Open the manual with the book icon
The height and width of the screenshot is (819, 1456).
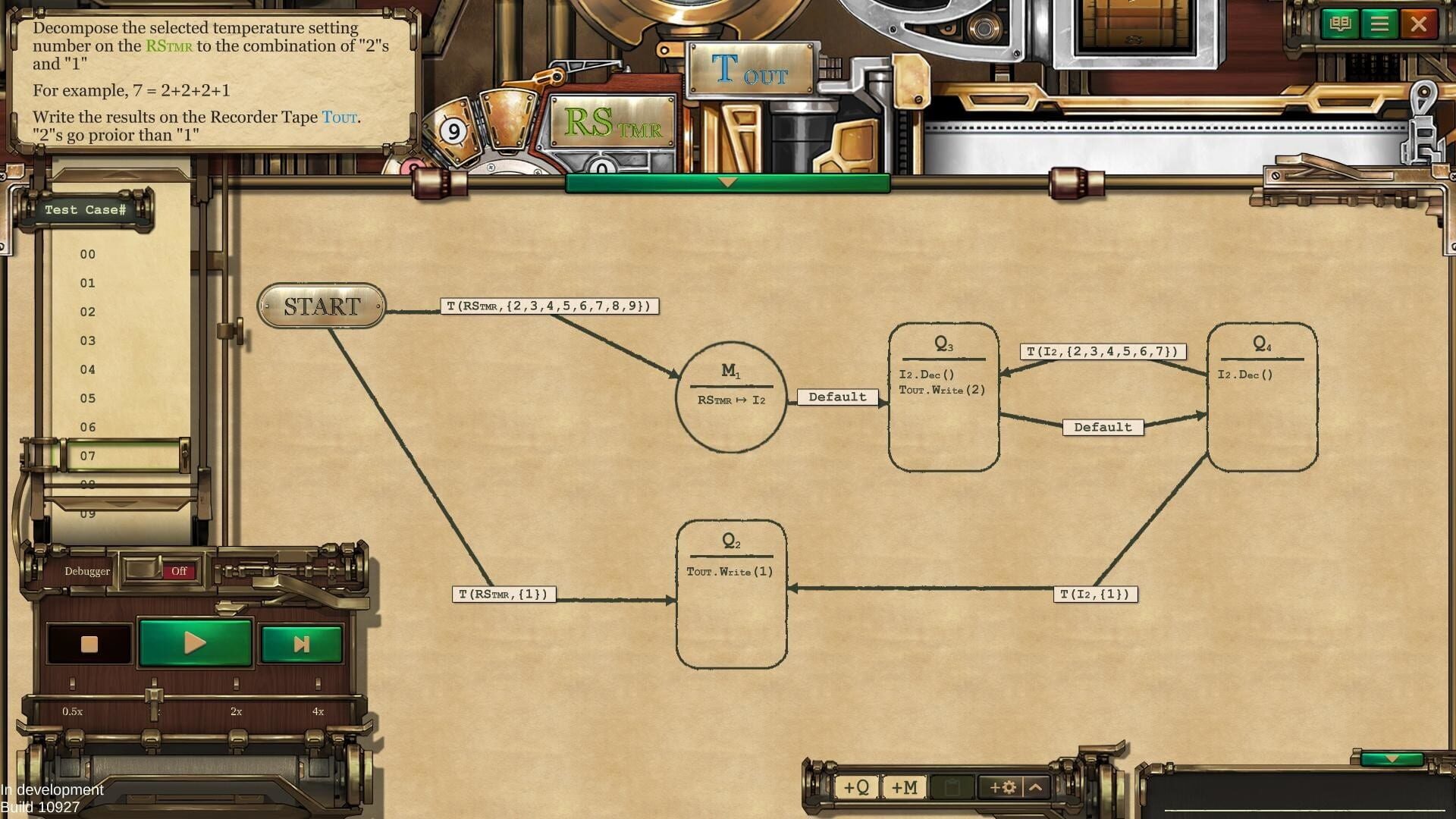coord(1341,24)
